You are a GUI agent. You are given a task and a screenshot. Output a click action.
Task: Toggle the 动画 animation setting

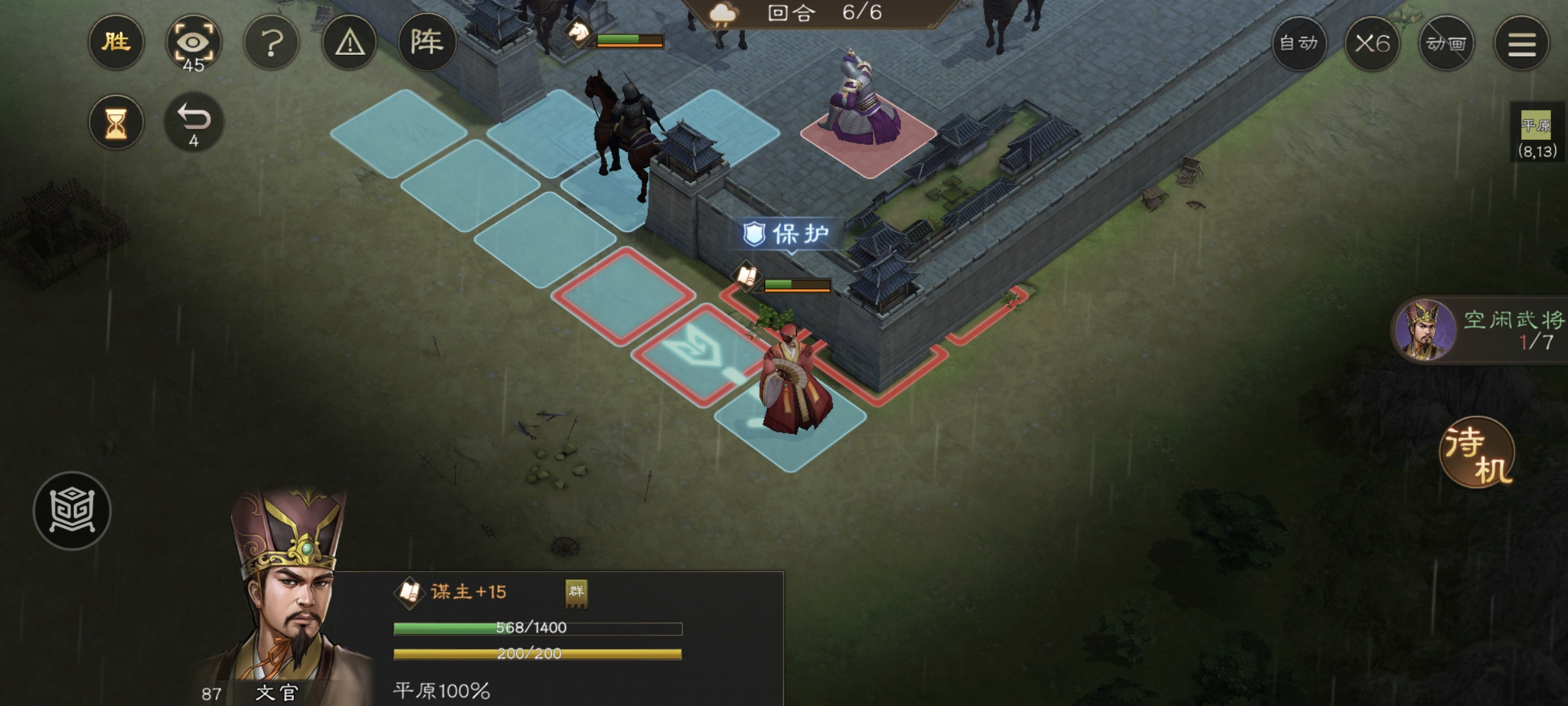[1446, 44]
